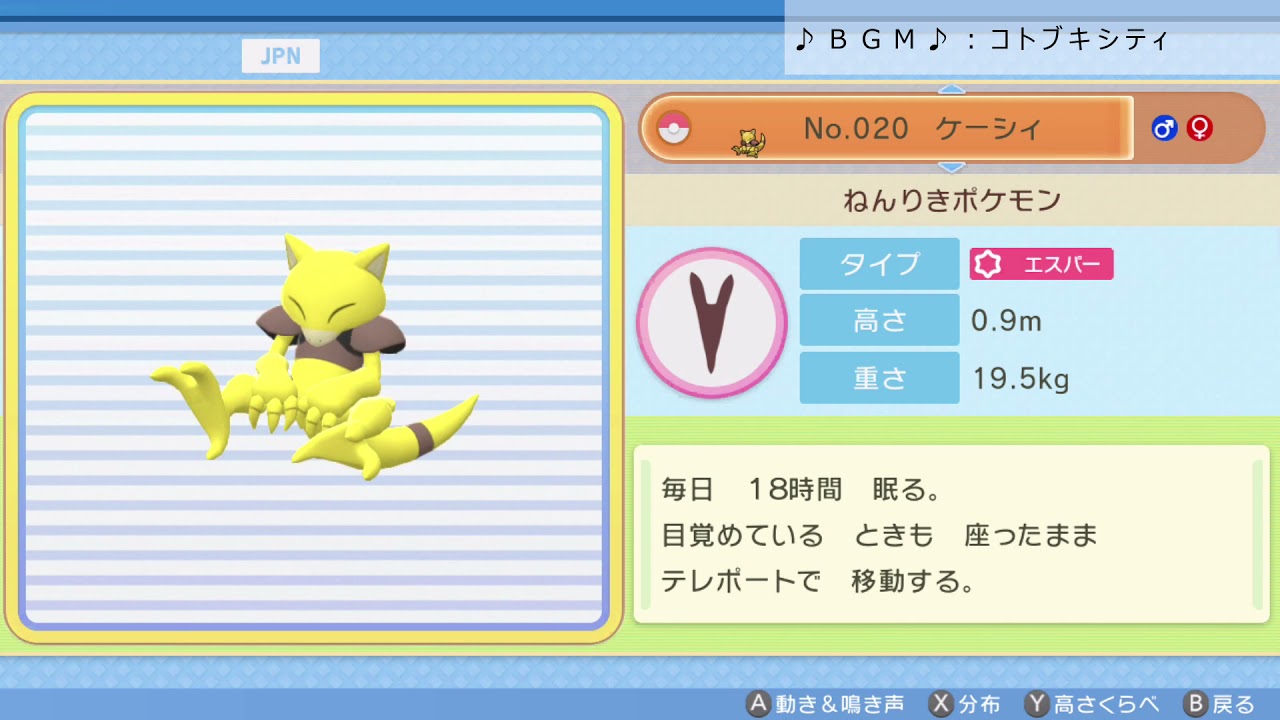Click the up arrow above the Pokémon name bar

[x=953, y=90]
